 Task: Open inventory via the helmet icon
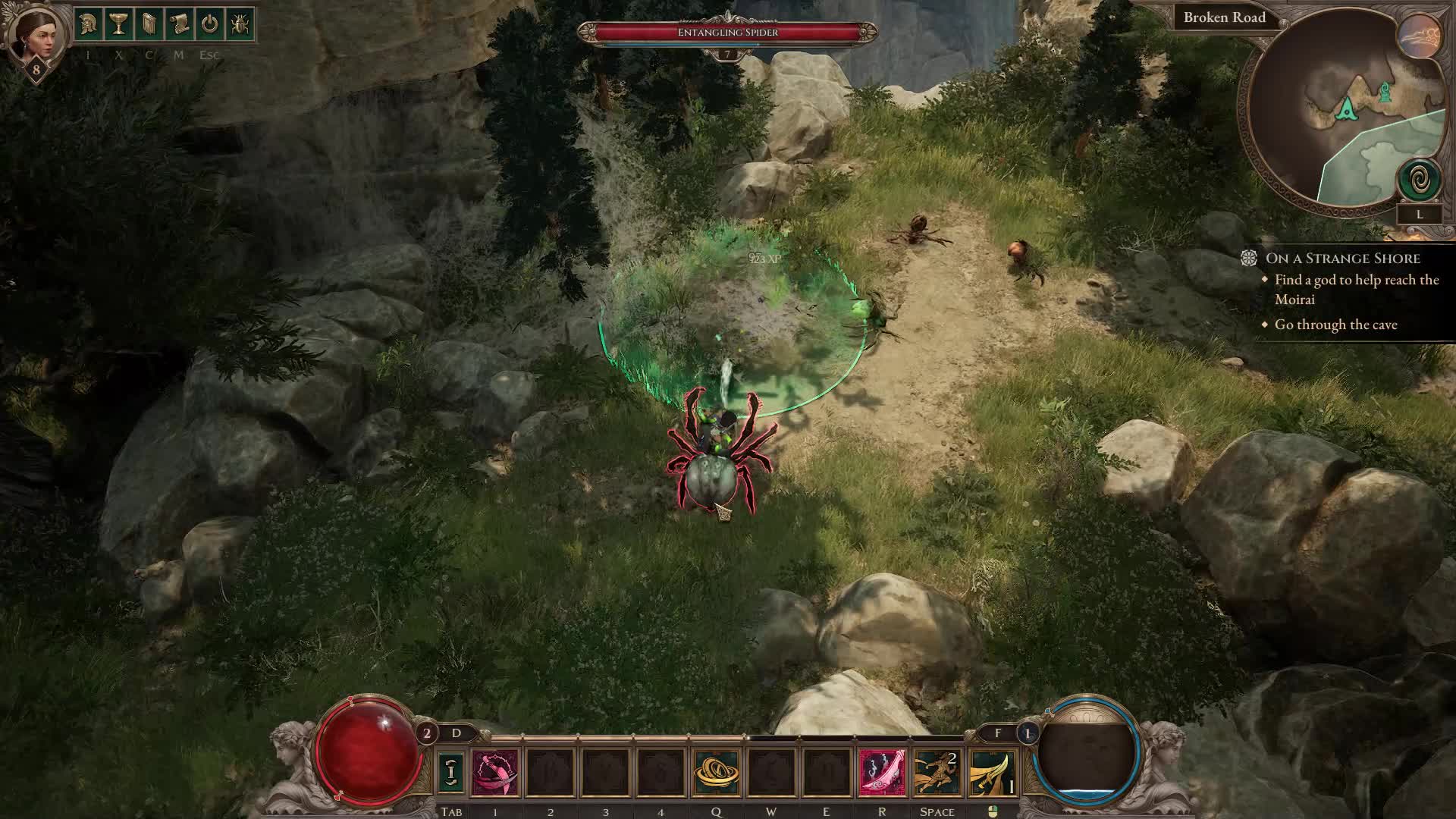89,24
